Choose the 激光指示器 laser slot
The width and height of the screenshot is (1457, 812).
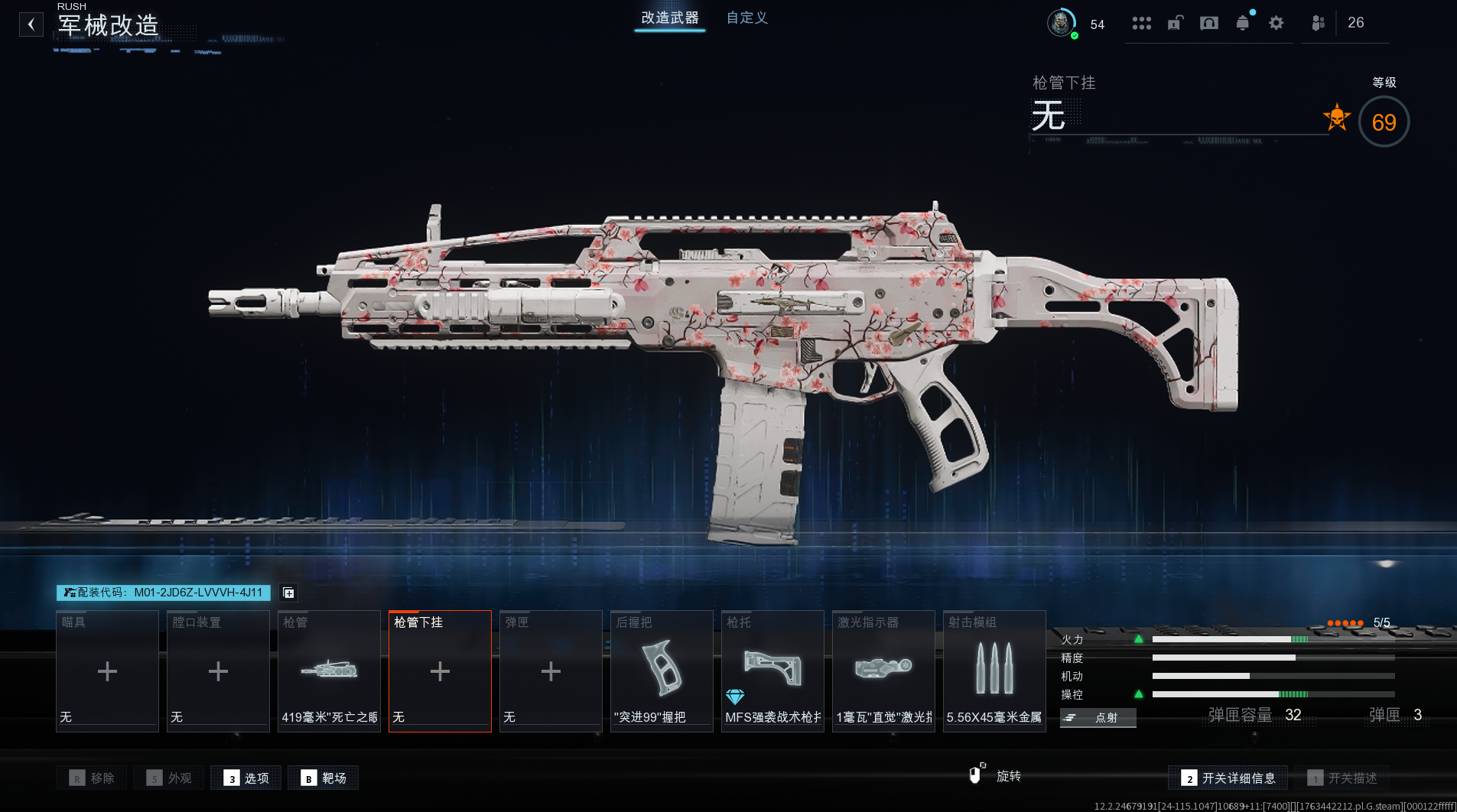pos(883,671)
